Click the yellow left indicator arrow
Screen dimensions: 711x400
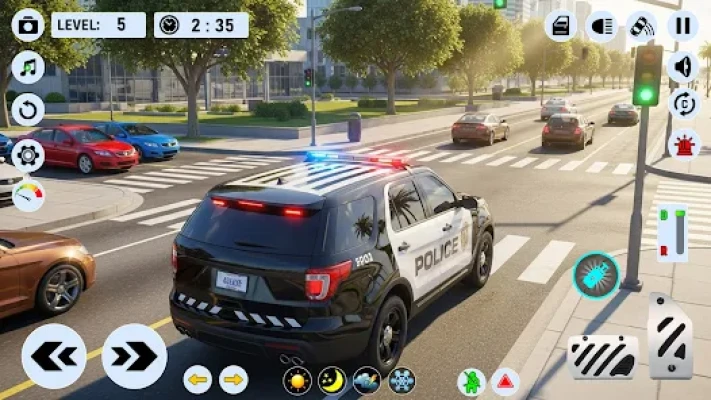coord(197,379)
